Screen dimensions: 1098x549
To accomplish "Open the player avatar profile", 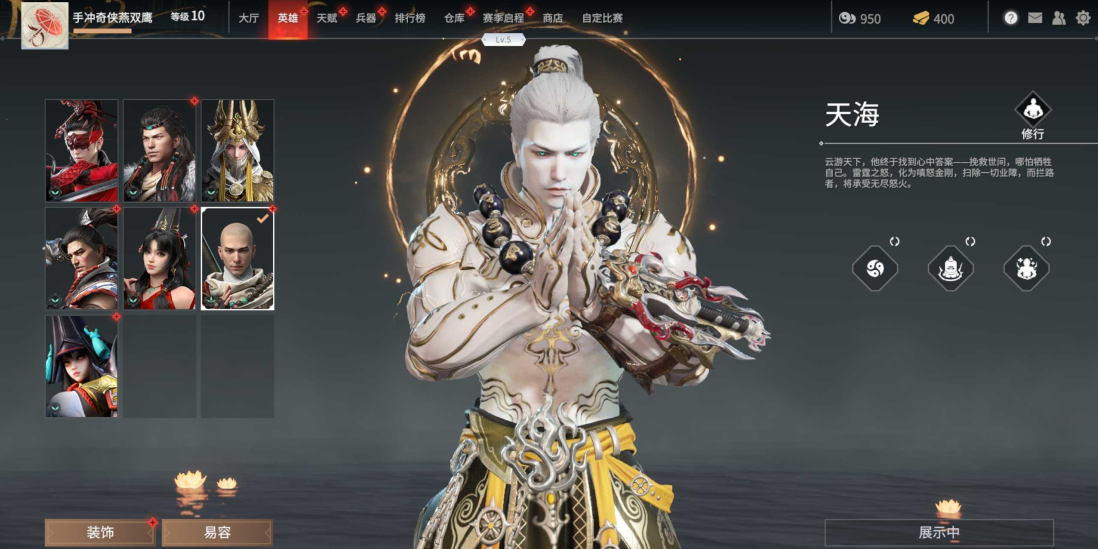I will tap(45, 25).
